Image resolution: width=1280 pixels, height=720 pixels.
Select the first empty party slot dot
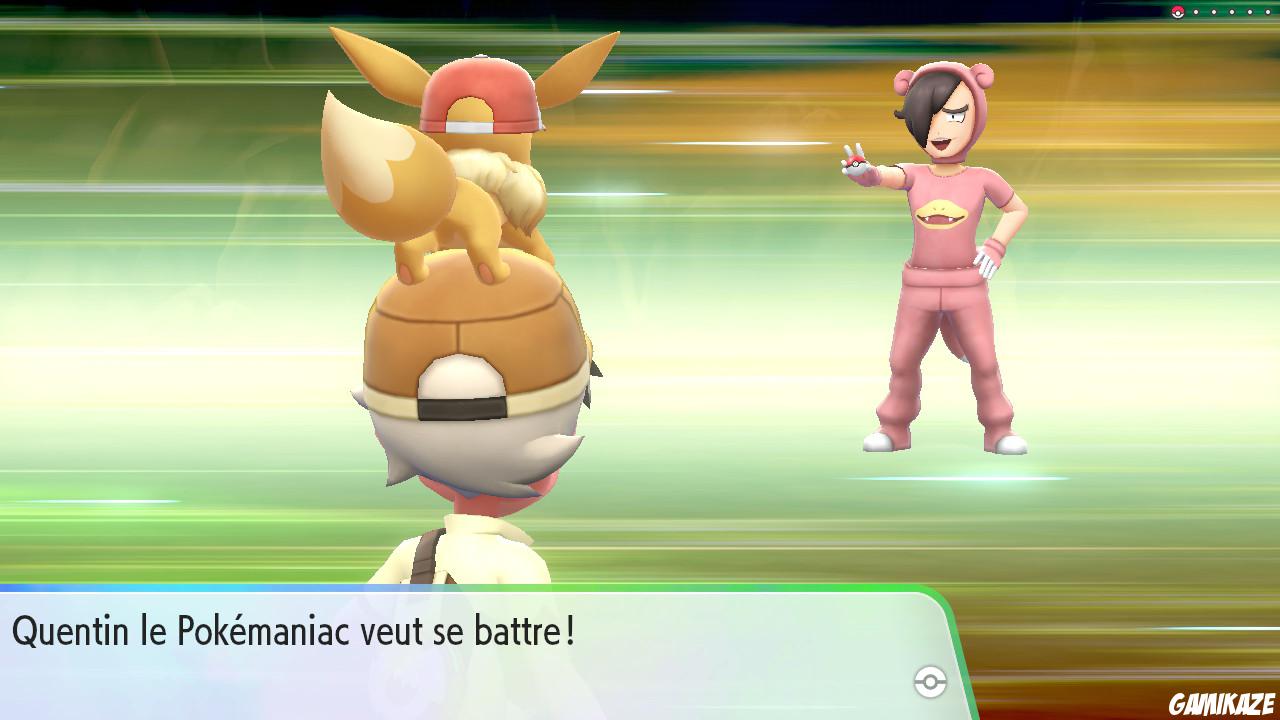click(x=1196, y=12)
